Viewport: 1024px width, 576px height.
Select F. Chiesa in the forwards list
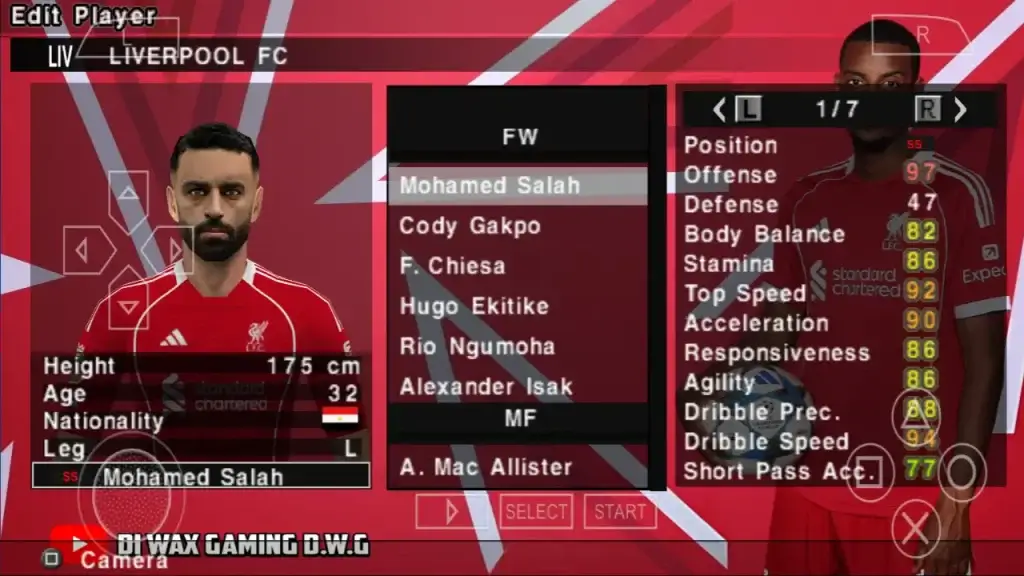pos(518,266)
